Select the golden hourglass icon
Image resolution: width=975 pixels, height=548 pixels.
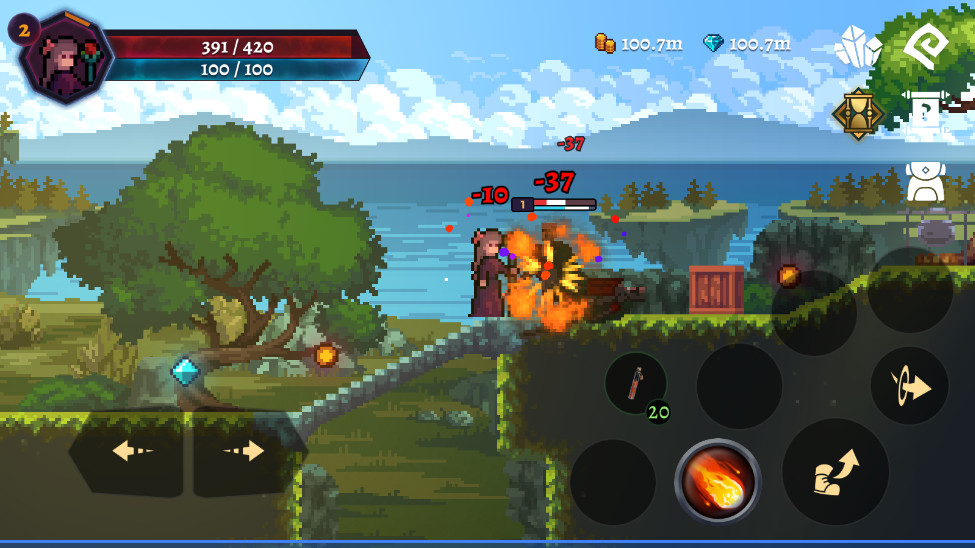858,113
